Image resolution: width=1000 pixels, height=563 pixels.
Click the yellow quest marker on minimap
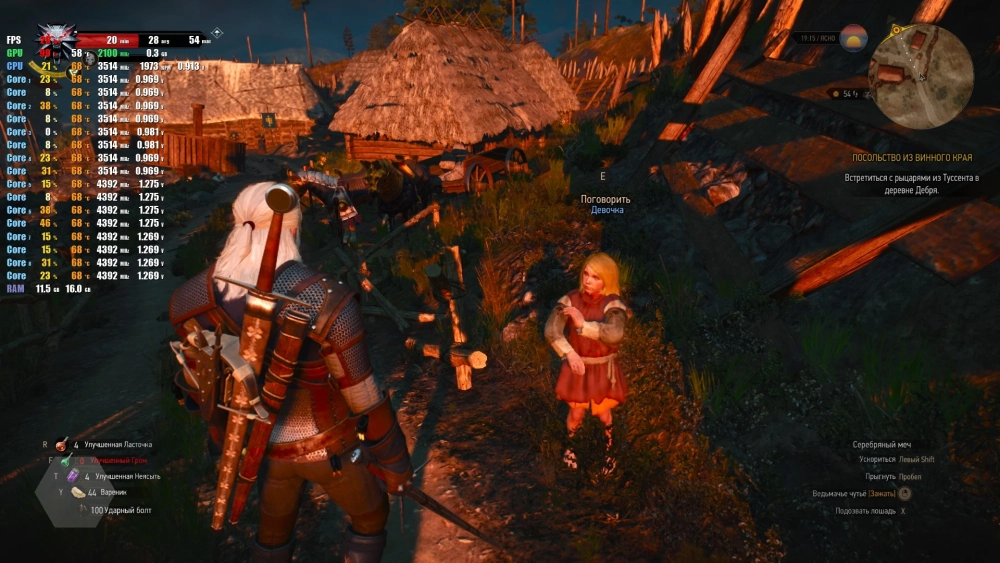pyautogui.click(x=896, y=31)
